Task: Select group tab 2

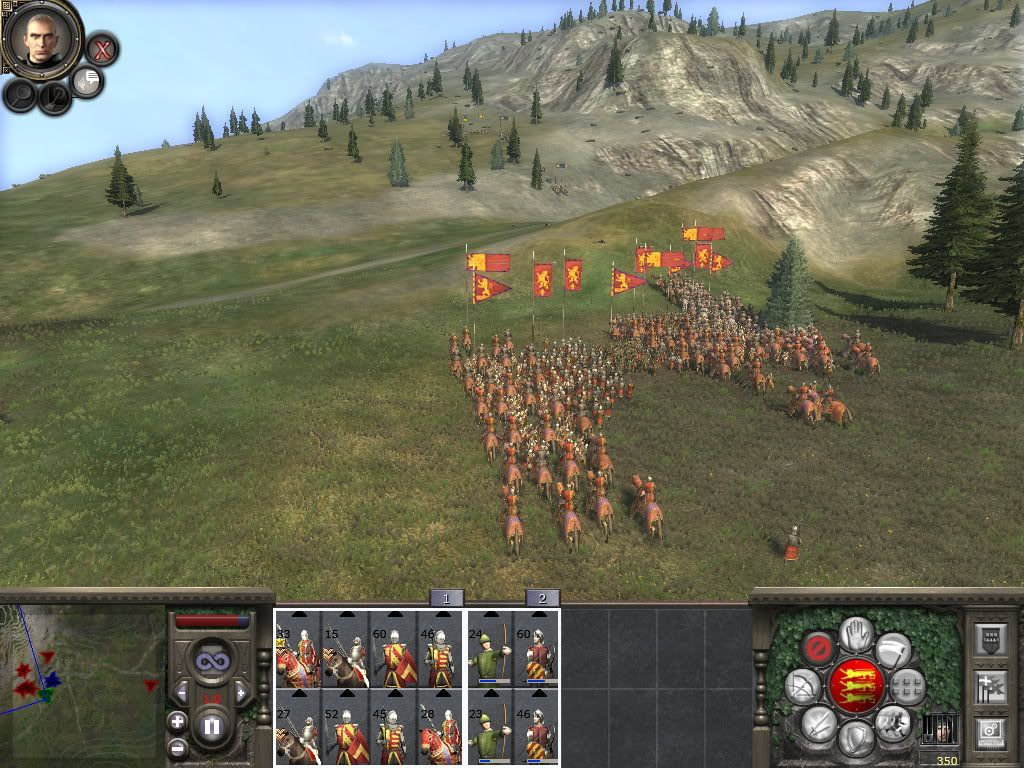Action: [542, 598]
